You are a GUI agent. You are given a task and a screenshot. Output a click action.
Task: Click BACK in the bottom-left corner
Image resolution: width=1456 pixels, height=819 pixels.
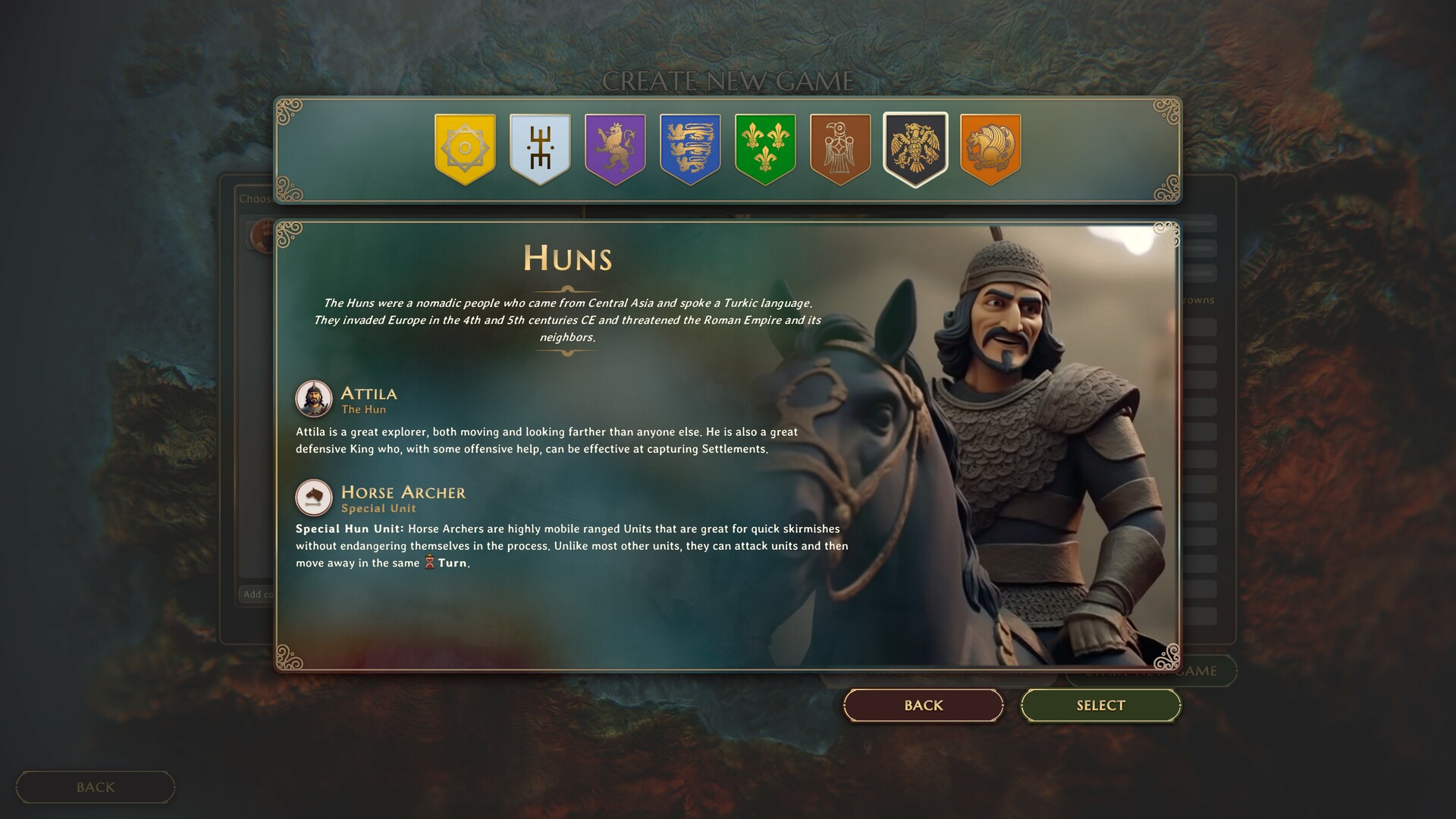coord(95,786)
